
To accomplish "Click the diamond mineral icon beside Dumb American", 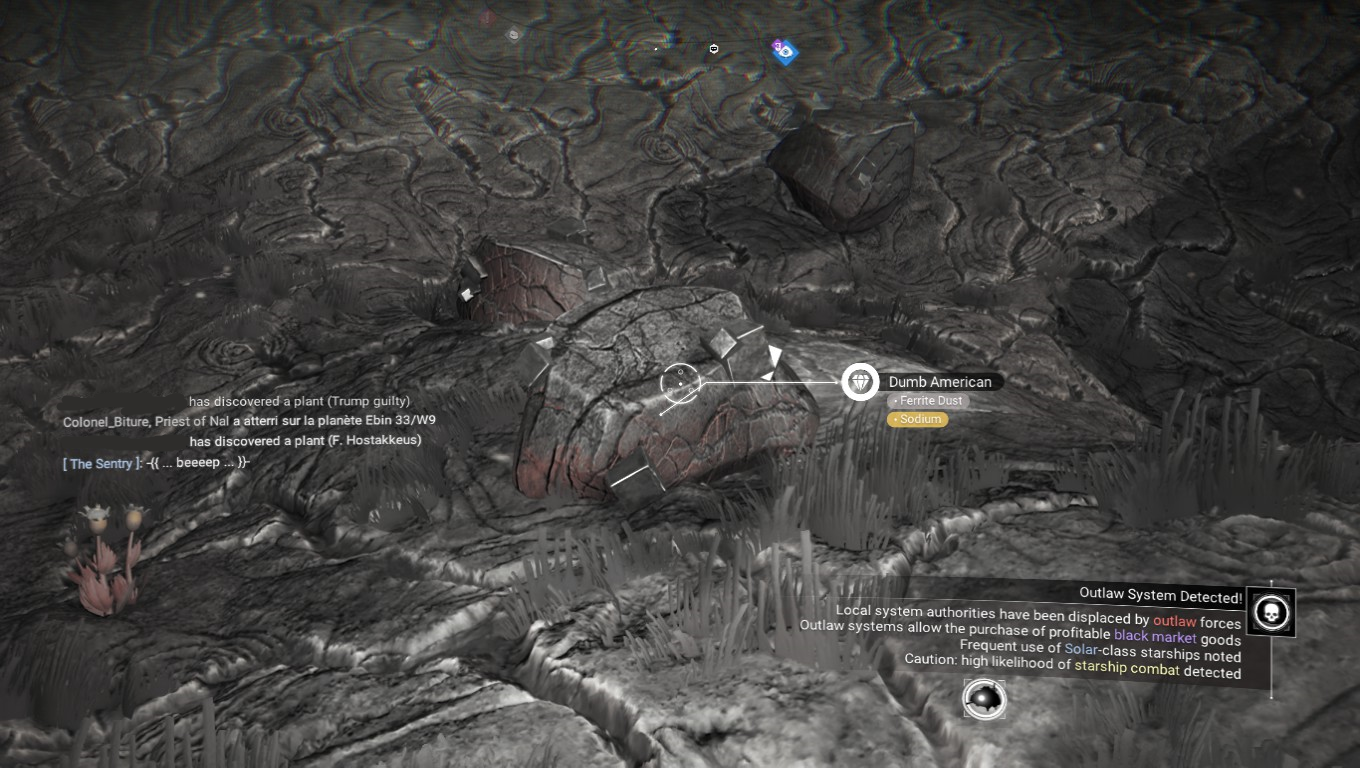I will (859, 382).
